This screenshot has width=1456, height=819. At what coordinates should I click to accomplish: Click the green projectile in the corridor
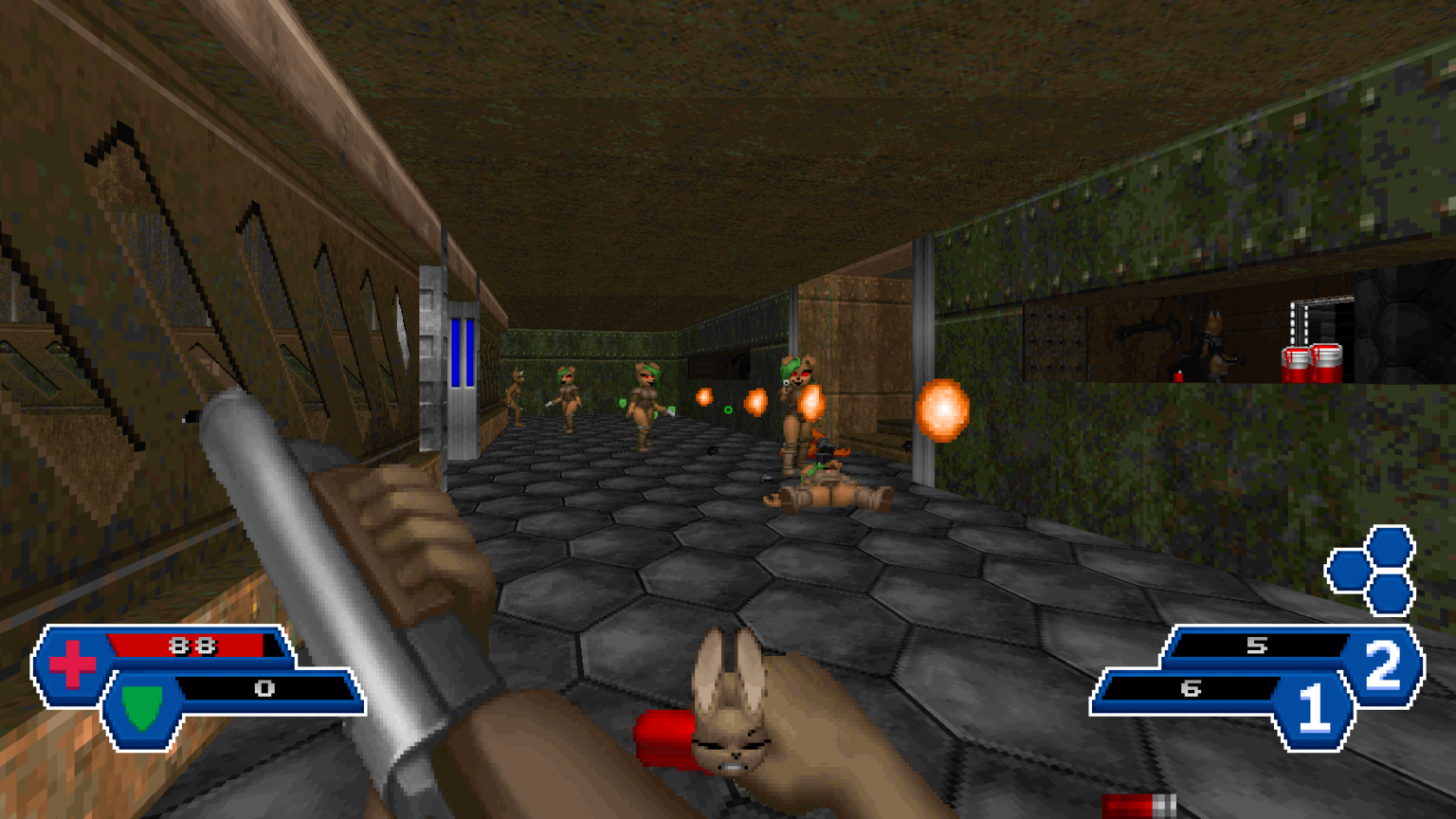(728, 409)
